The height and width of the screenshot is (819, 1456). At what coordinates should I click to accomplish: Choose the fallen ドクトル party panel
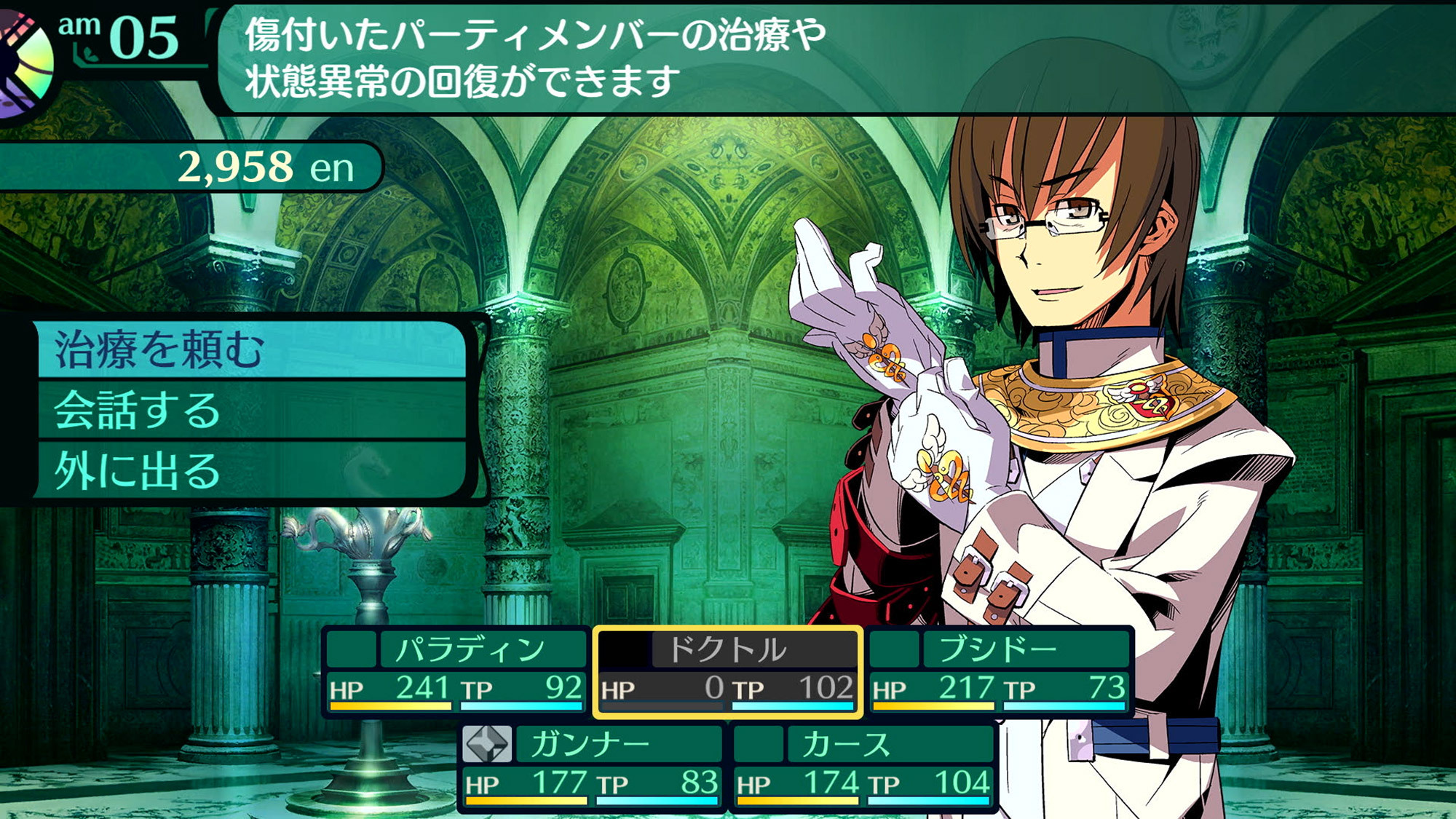(727, 671)
